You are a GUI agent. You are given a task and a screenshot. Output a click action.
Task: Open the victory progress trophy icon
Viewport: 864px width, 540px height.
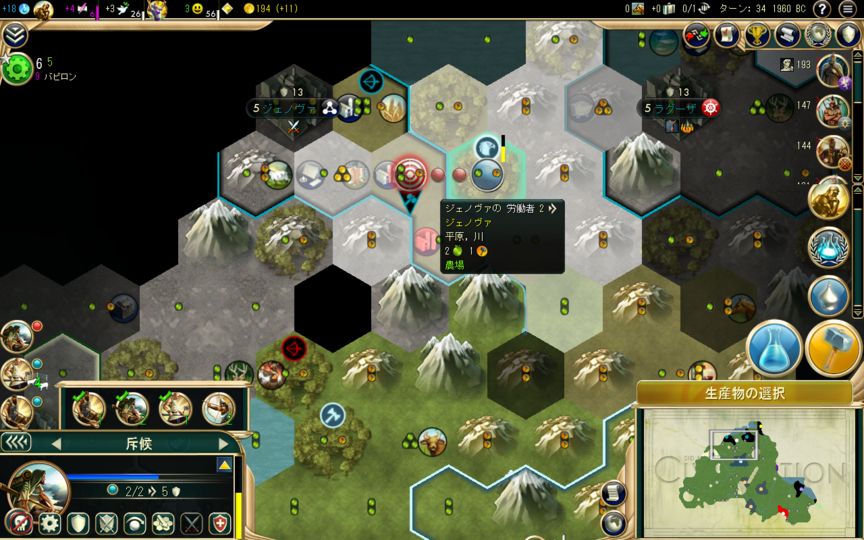pos(757,35)
